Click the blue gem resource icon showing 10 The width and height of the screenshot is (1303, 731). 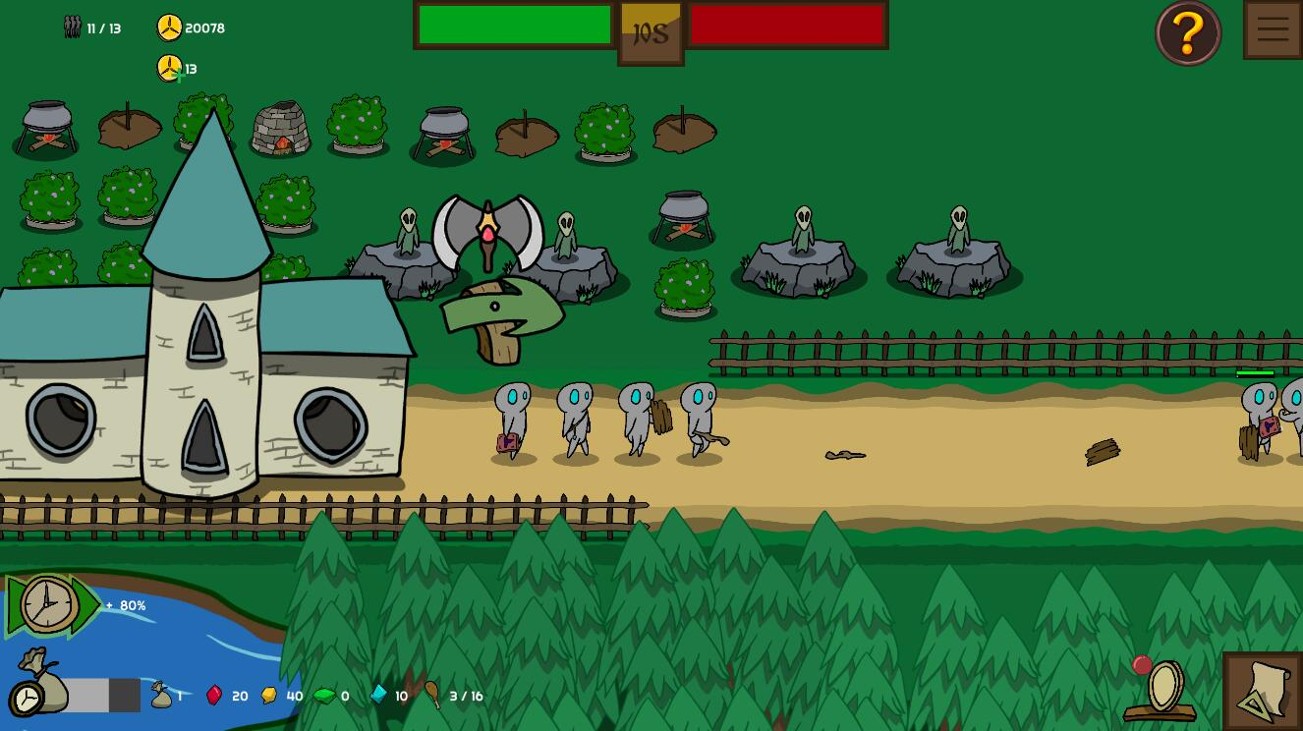[379, 695]
